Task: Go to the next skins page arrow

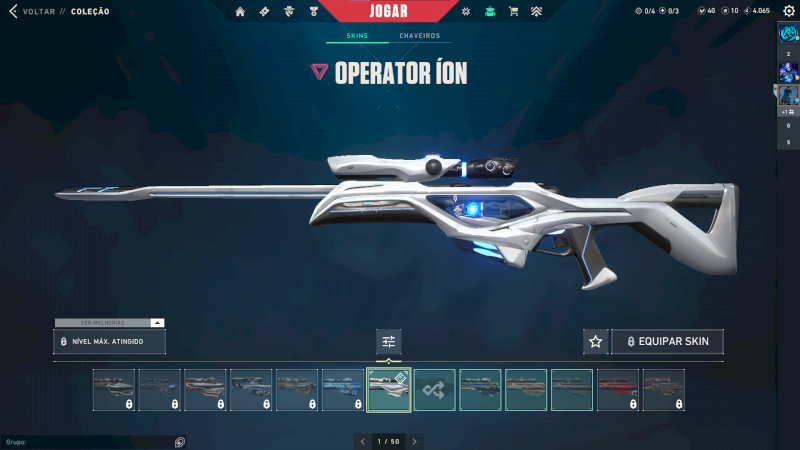Action: [x=415, y=441]
